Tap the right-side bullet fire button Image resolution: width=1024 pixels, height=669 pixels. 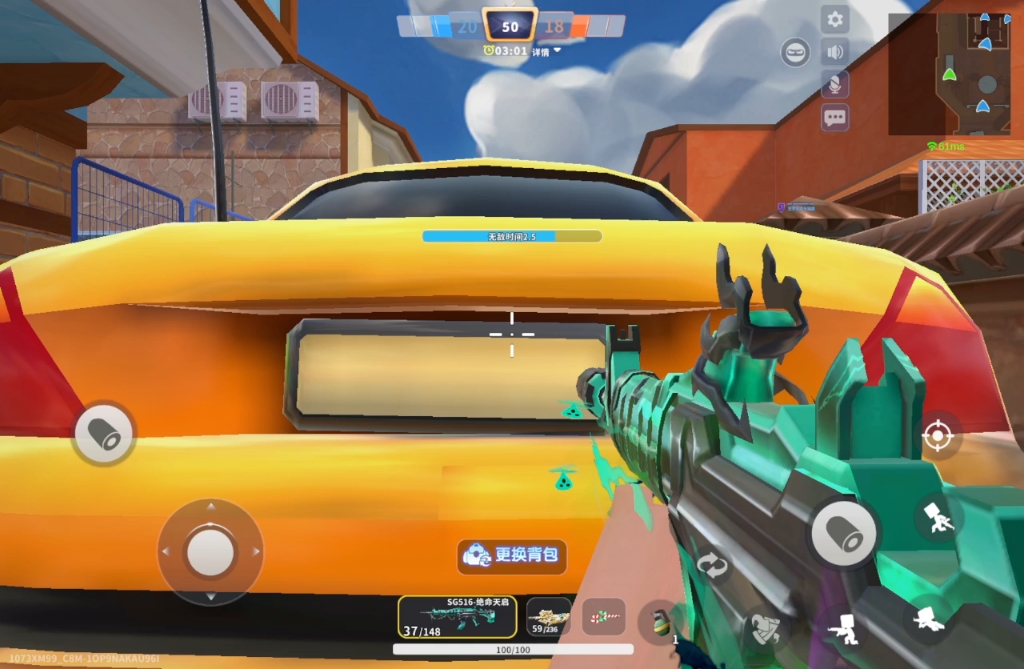845,532
